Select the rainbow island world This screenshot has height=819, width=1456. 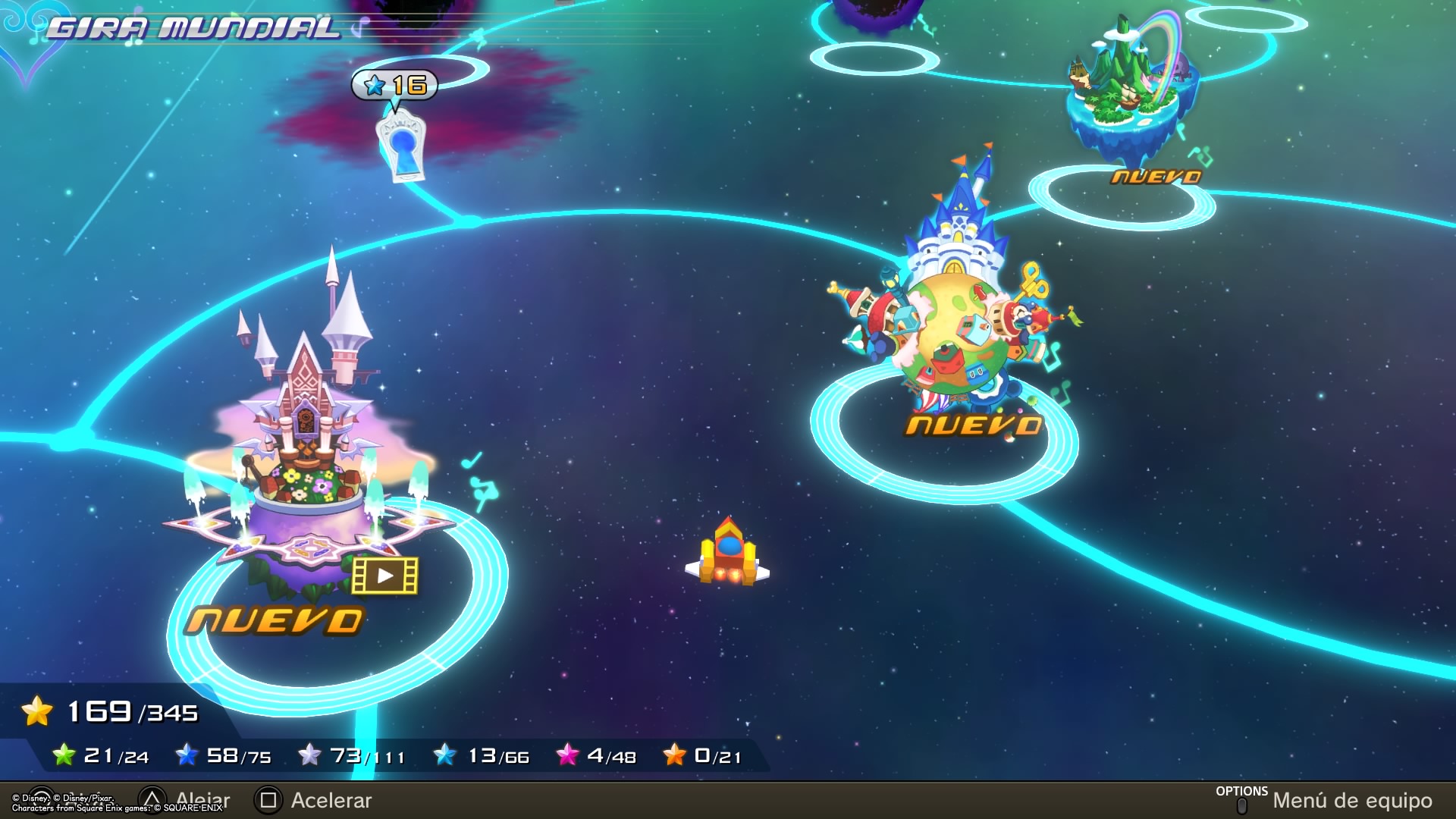(1130, 91)
